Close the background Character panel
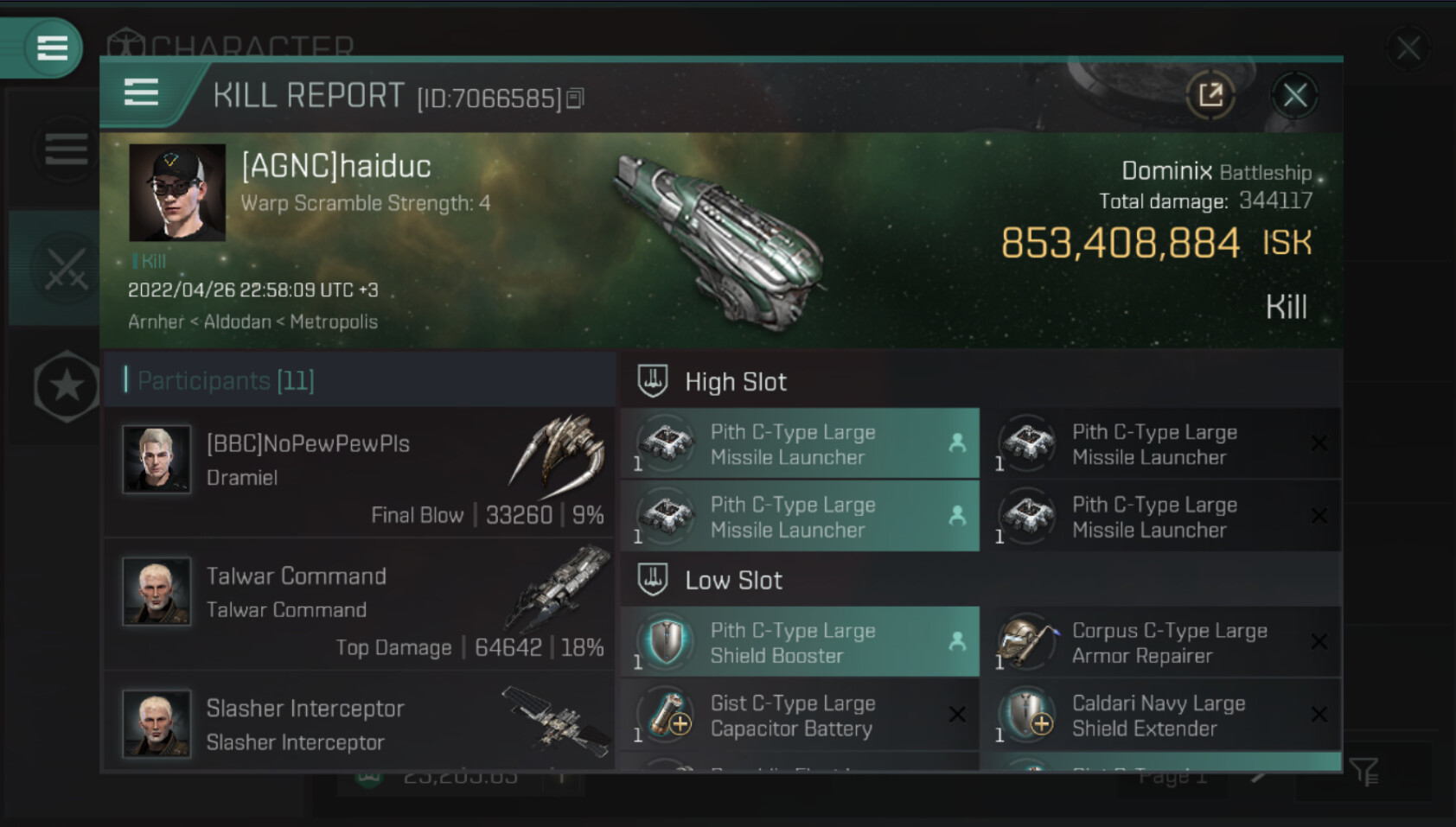Viewport: 1456px width, 827px height. coord(1408,48)
